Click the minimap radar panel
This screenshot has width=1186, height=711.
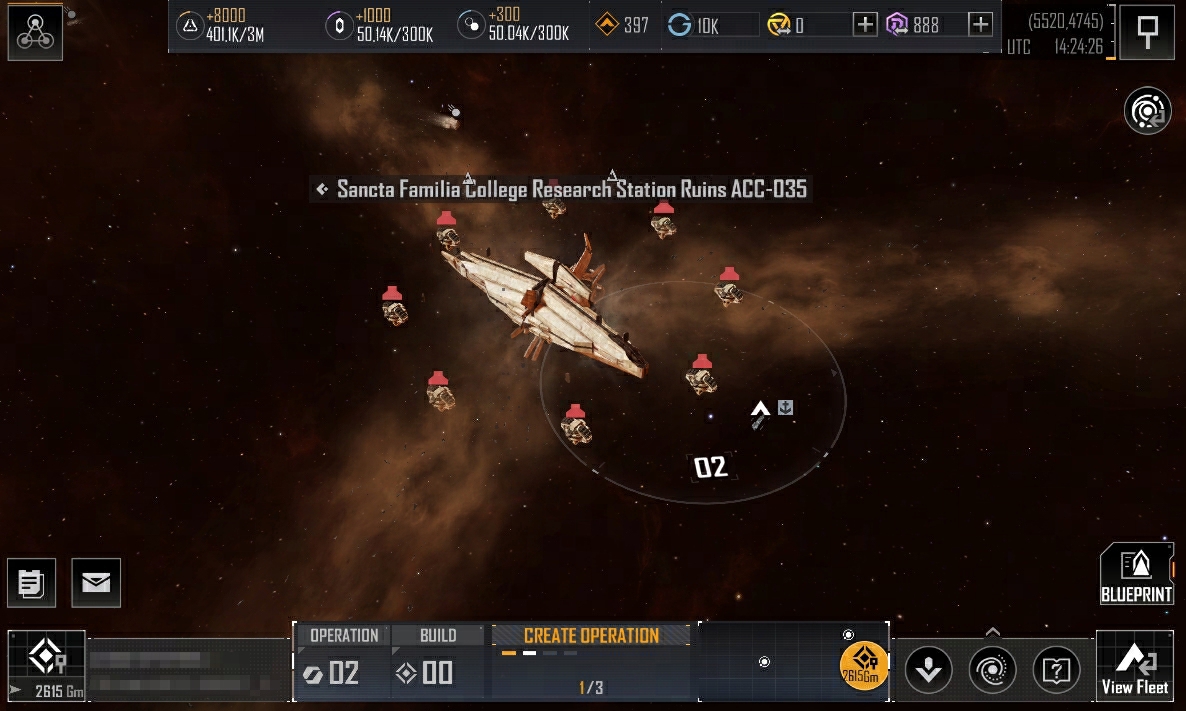[x=767, y=661]
